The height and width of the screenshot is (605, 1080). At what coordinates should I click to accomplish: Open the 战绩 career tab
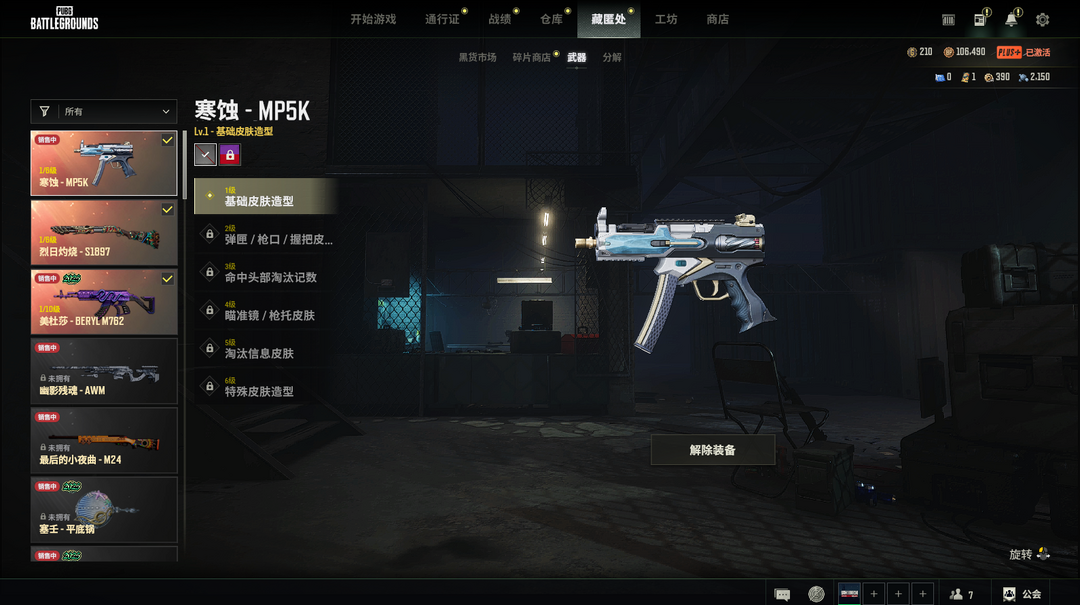pyautogui.click(x=500, y=19)
